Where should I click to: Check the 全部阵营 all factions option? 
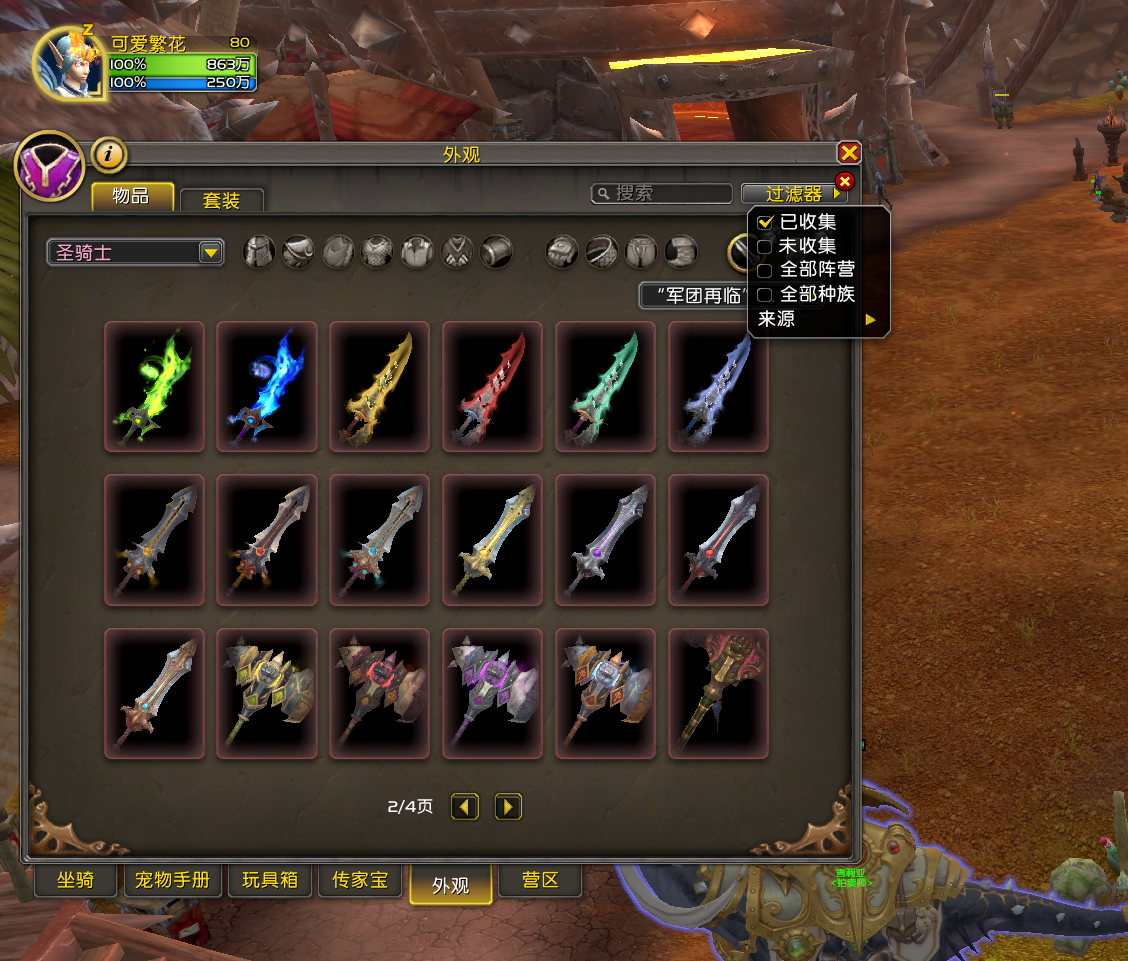pyautogui.click(x=766, y=270)
